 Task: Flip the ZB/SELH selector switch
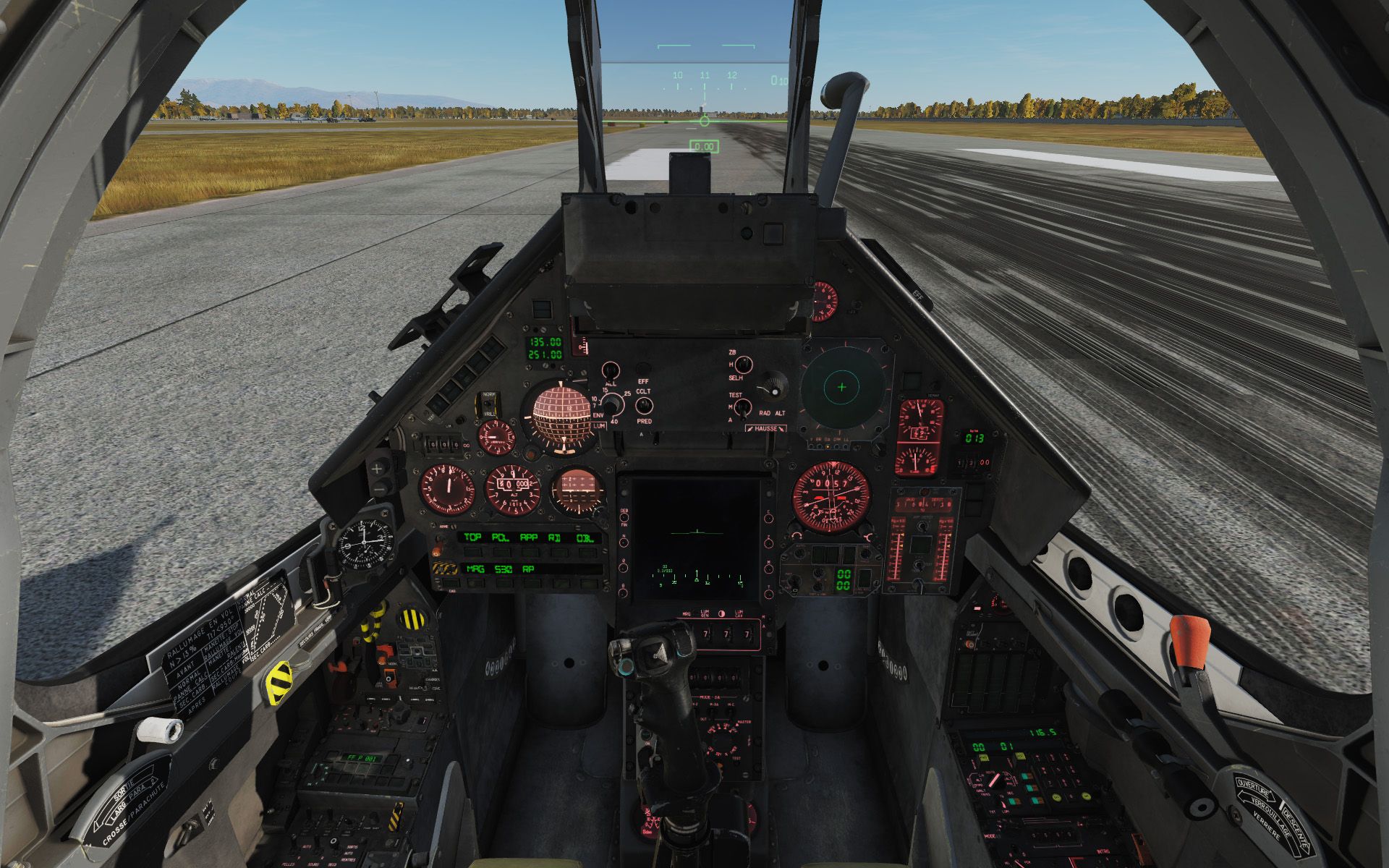(743, 365)
